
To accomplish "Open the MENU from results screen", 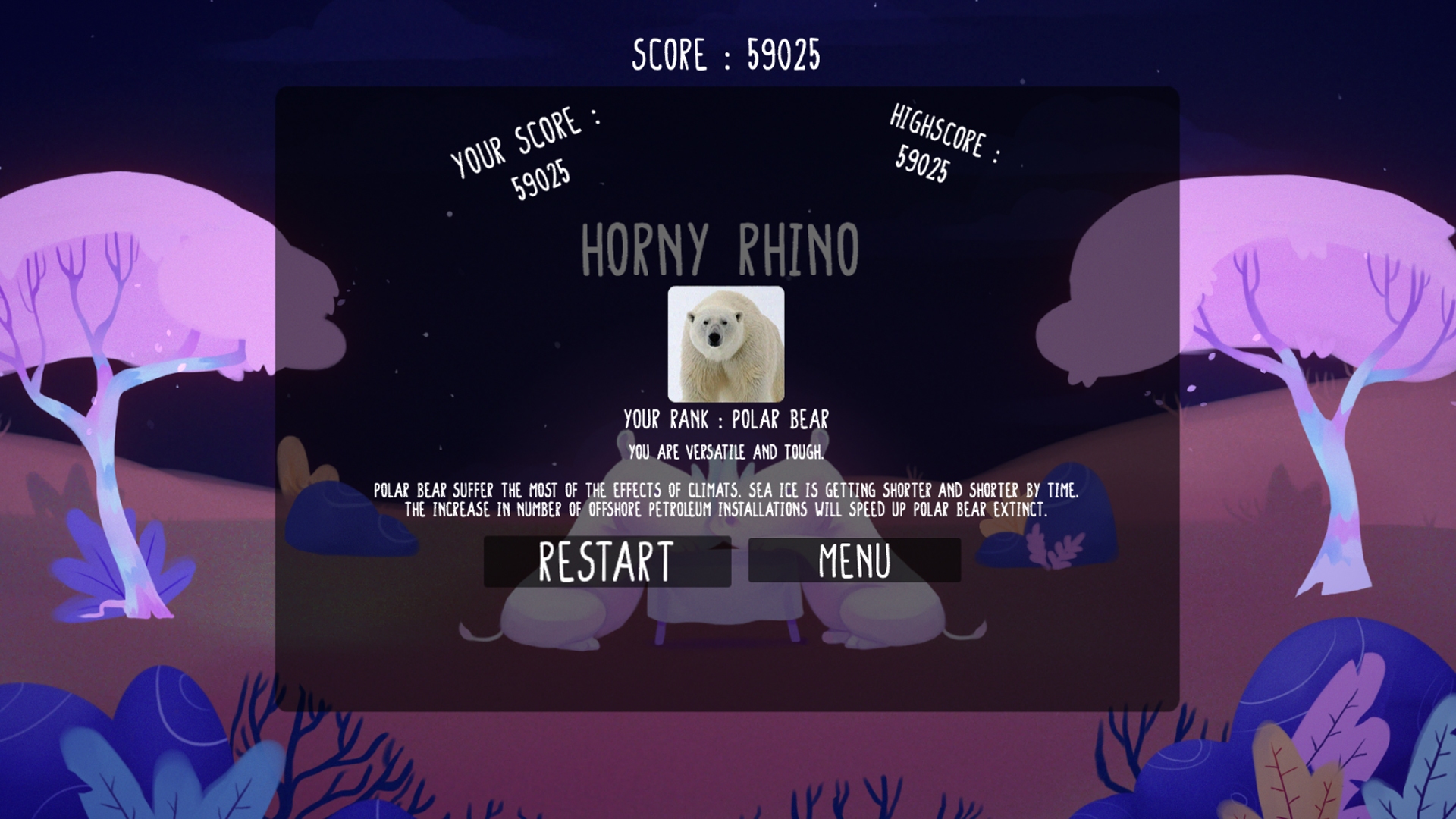I will tap(853, 560).
